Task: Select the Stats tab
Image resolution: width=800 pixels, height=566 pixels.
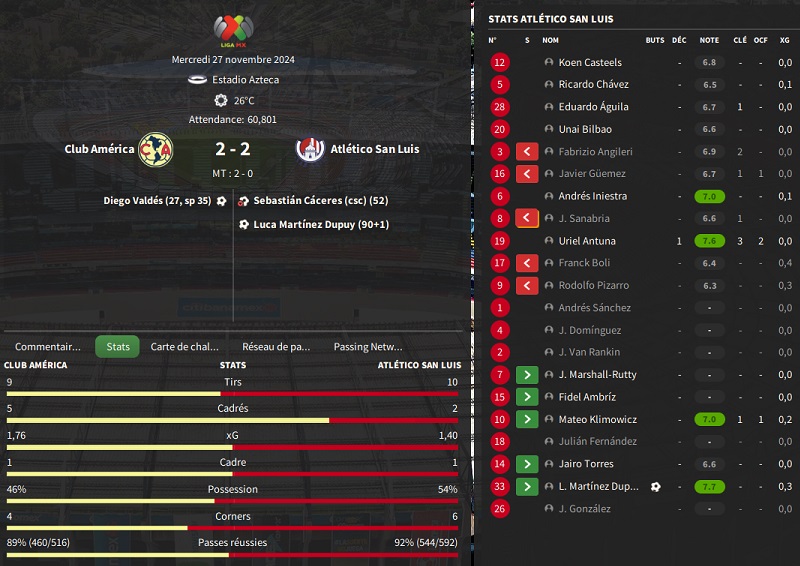Action: click(118, 347)
